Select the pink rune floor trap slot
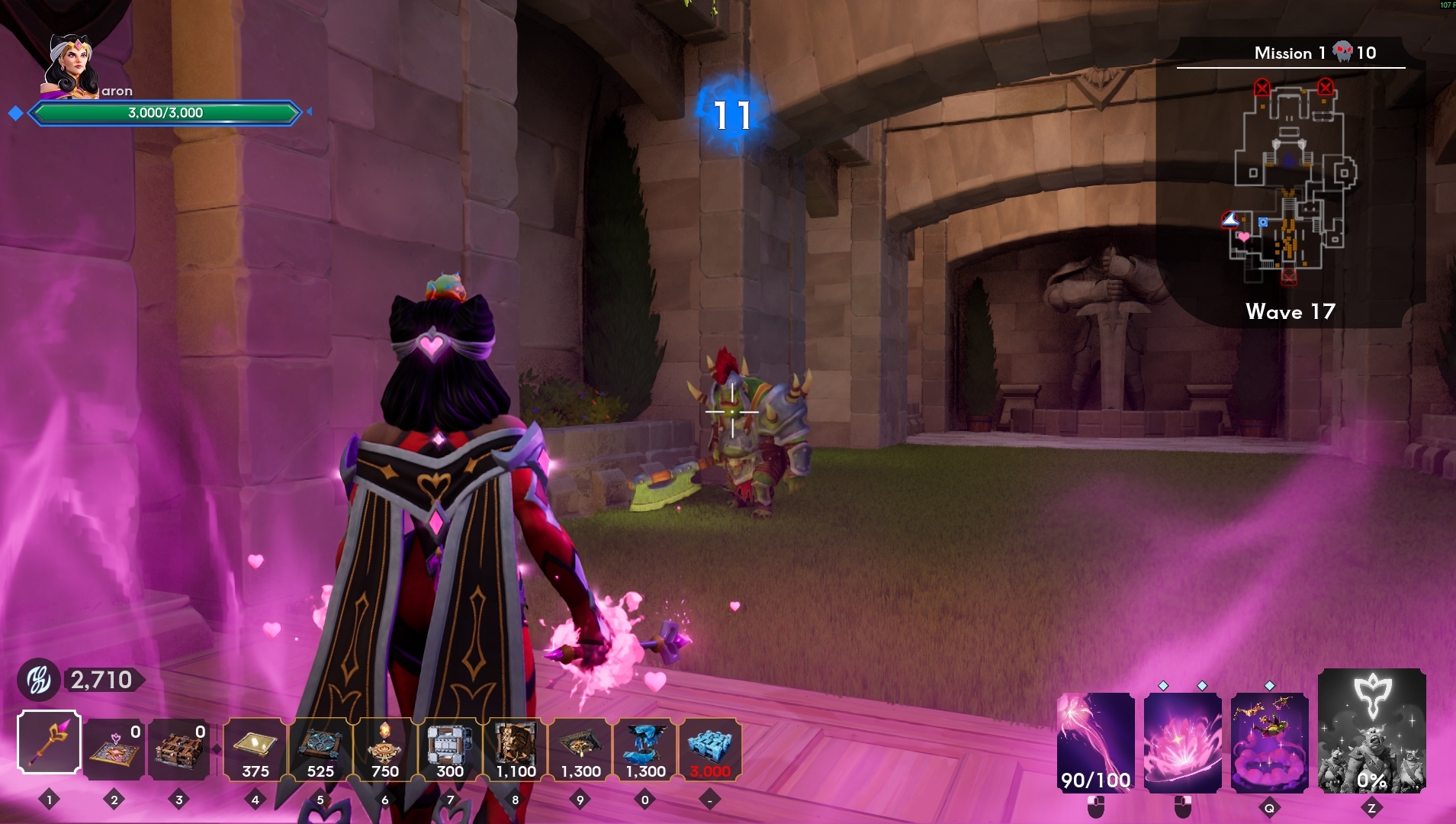The width and height of the screenshot is (1456, 824). [114, 748]
